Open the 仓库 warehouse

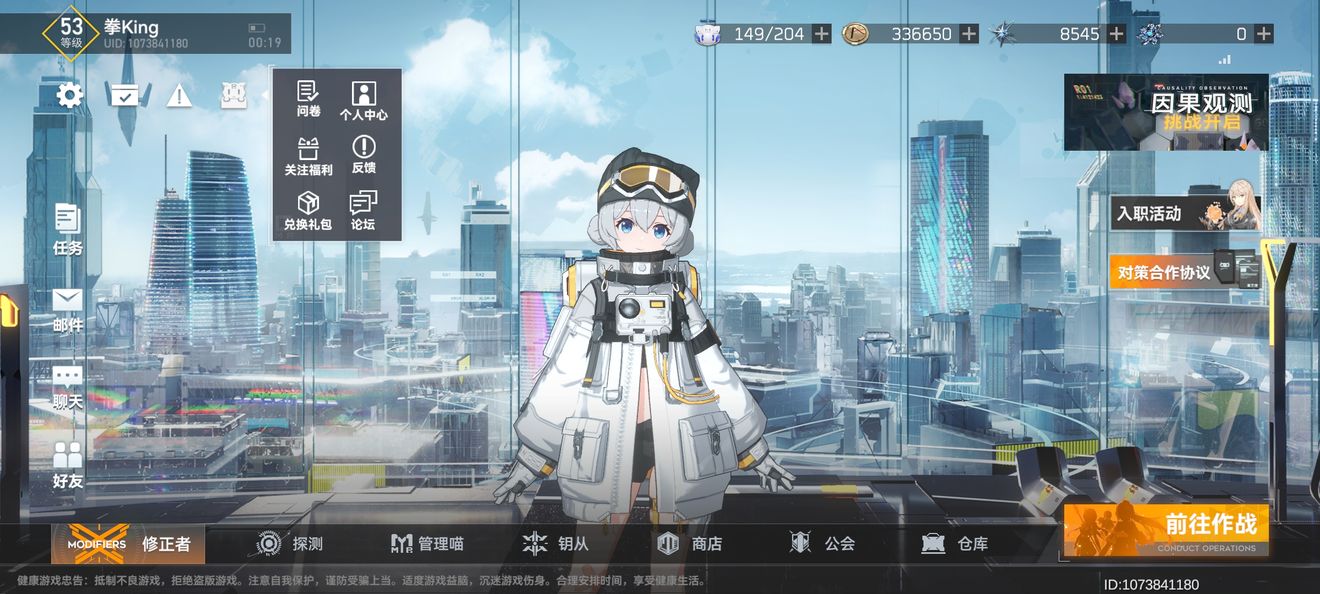coord(955,544)
